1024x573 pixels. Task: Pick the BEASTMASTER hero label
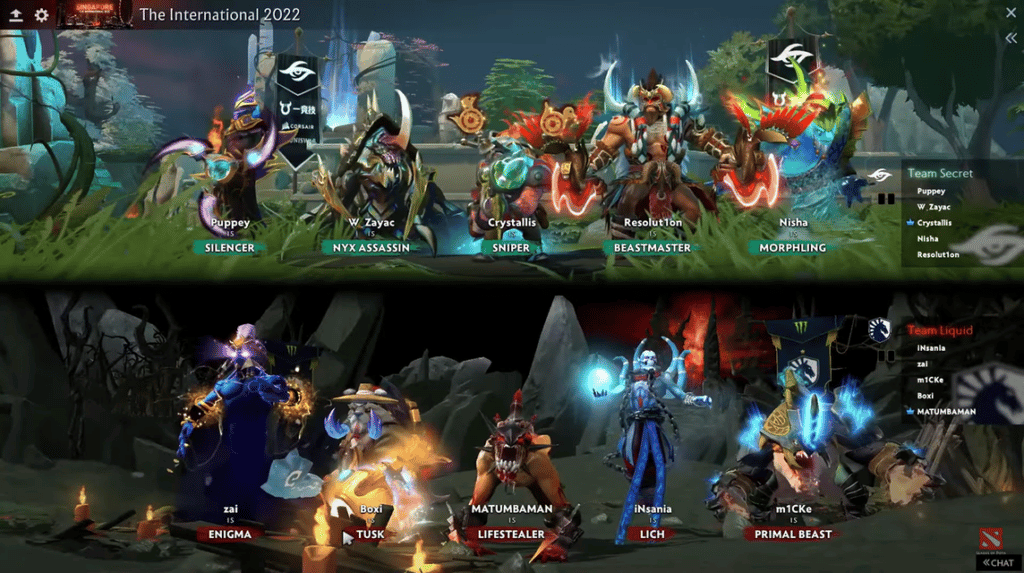(x=651, y=247)
